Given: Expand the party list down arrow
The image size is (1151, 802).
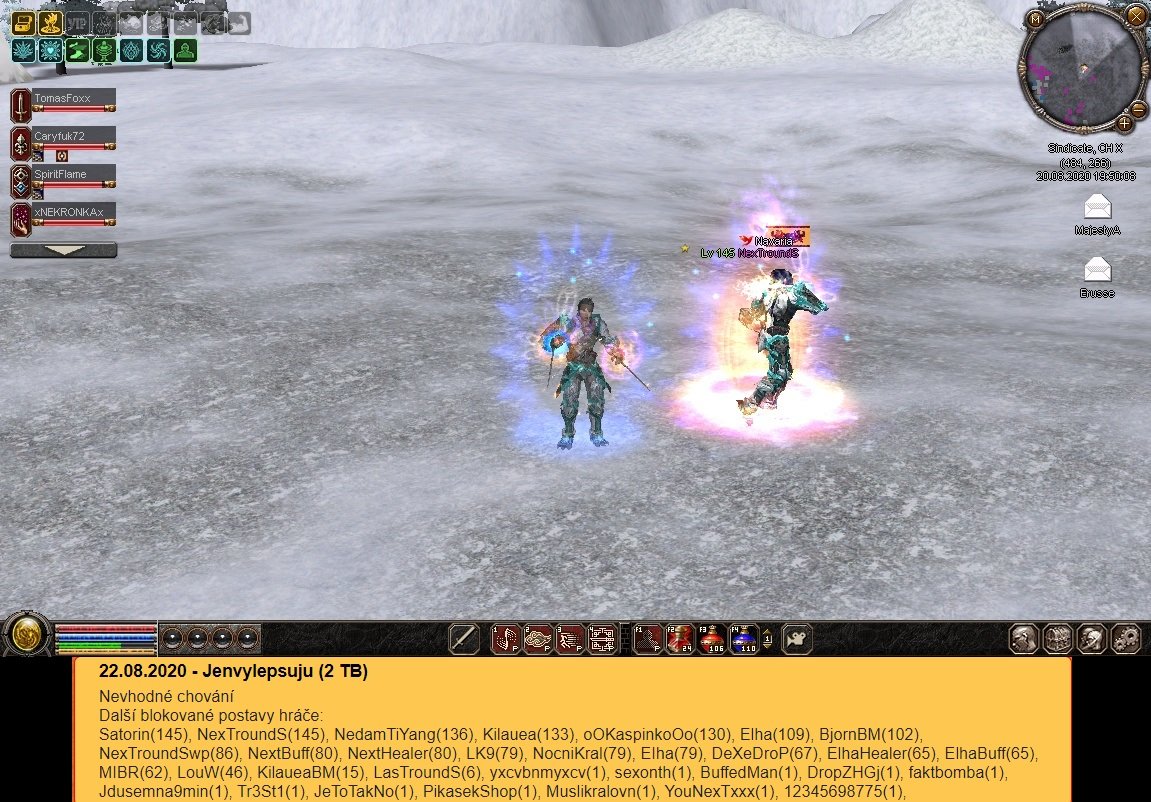Looking at the screenshot, I should [x=63, y=250].
